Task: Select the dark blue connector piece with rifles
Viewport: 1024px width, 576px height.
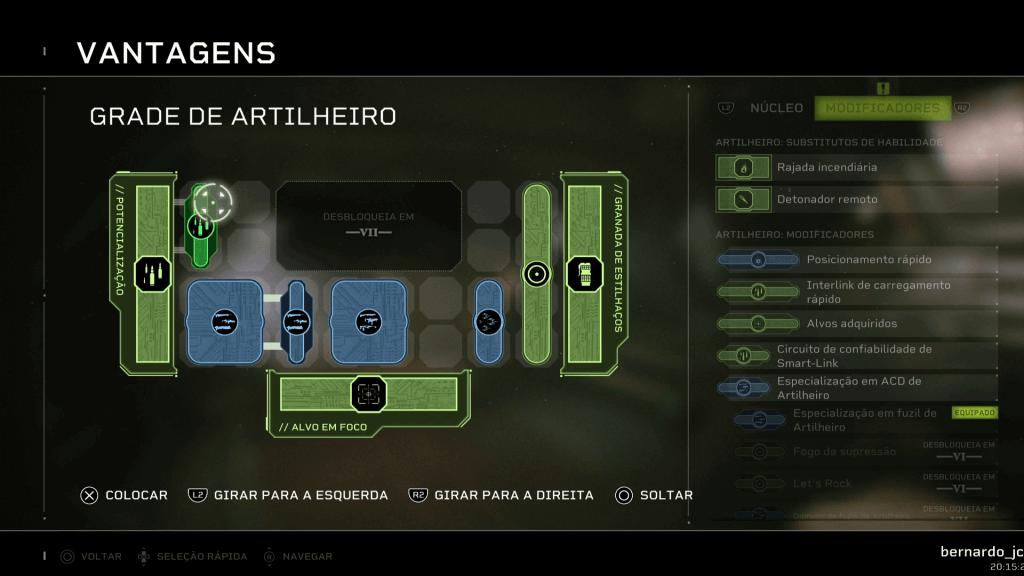Action: [296, 321]
